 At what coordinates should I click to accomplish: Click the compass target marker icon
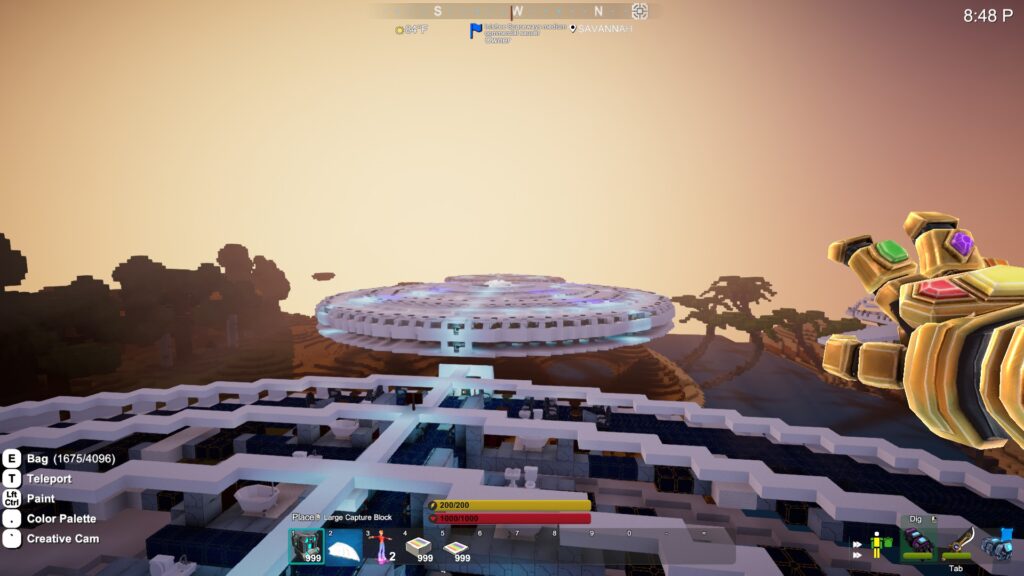pos(640,11)
